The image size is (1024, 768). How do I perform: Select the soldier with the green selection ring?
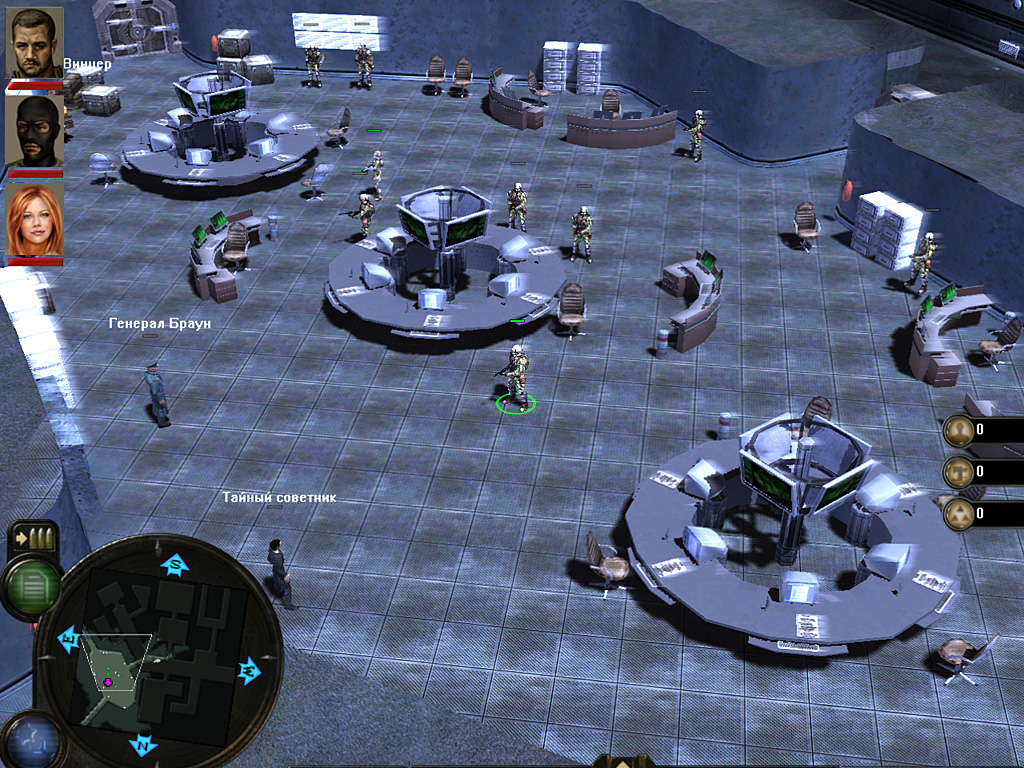pyautogui.click(x=516, y=378)
